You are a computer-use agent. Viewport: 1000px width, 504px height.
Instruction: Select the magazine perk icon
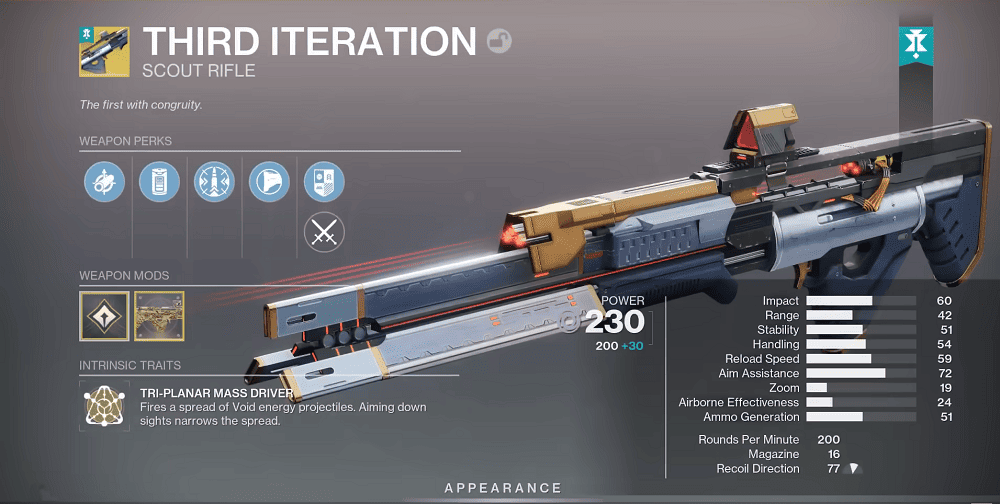[x=159, y=182]
